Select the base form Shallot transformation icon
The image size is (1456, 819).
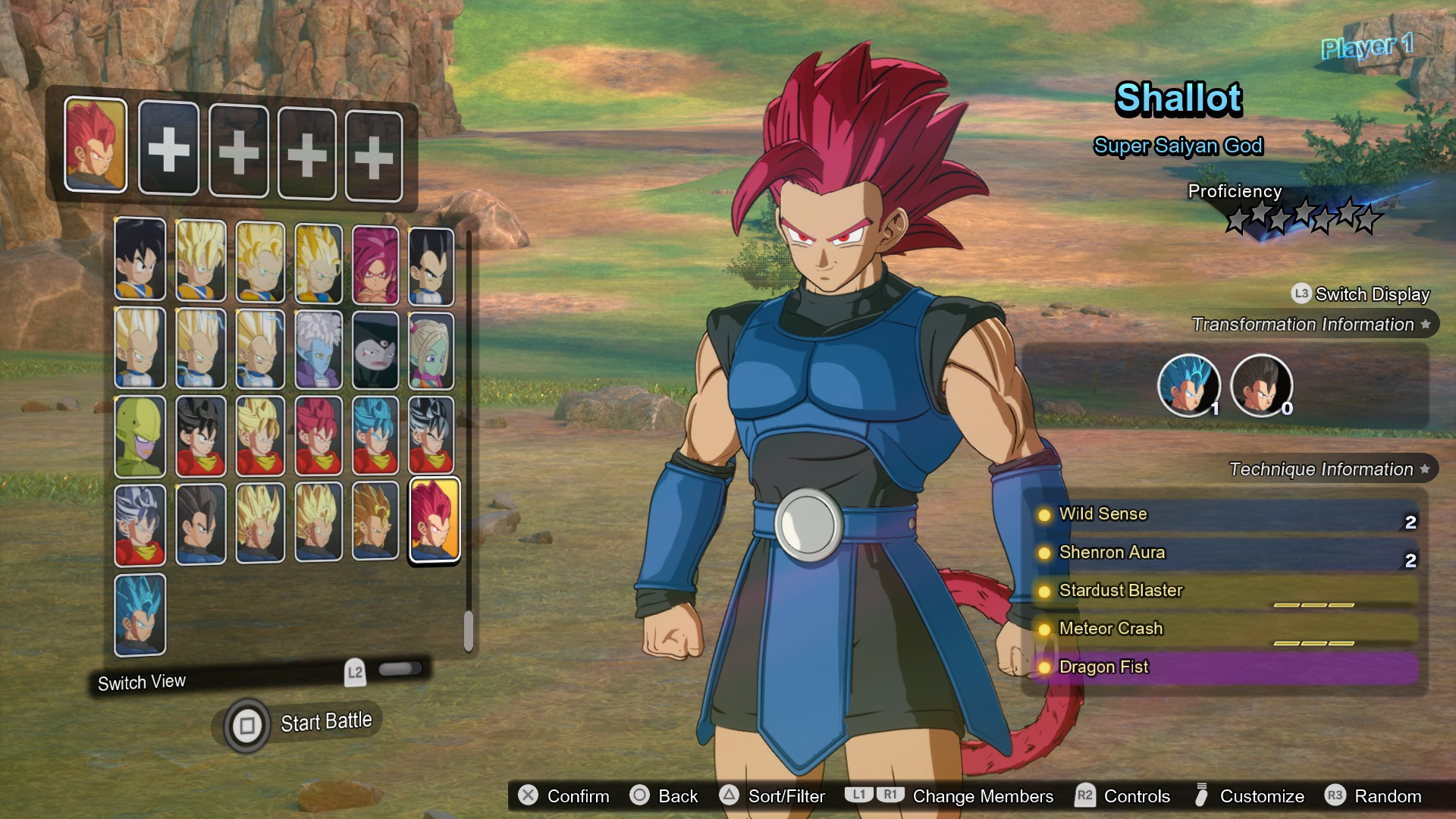[x=1262, y=387]
